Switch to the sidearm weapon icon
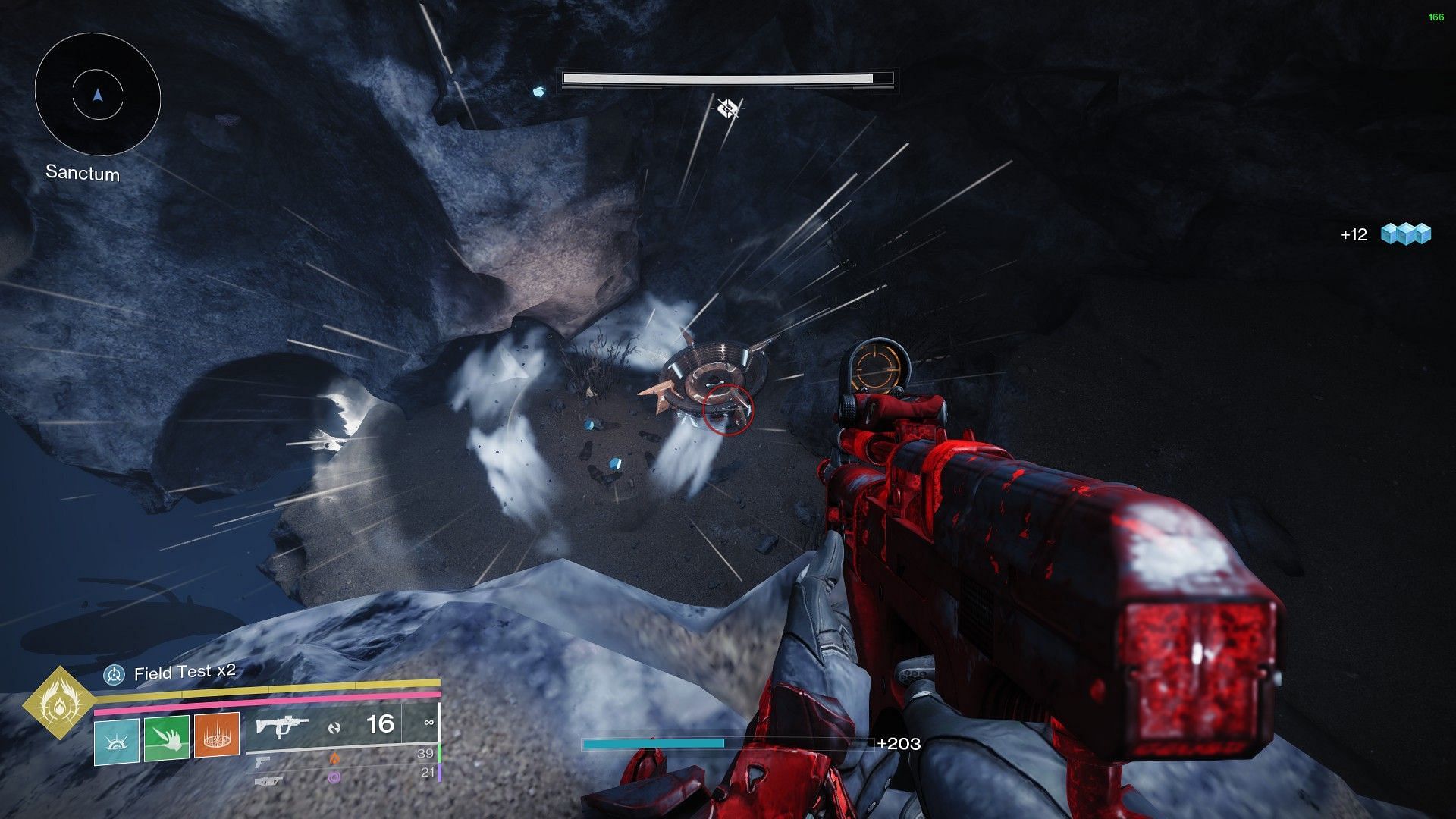1456x819 pixels. click(262, 761)
